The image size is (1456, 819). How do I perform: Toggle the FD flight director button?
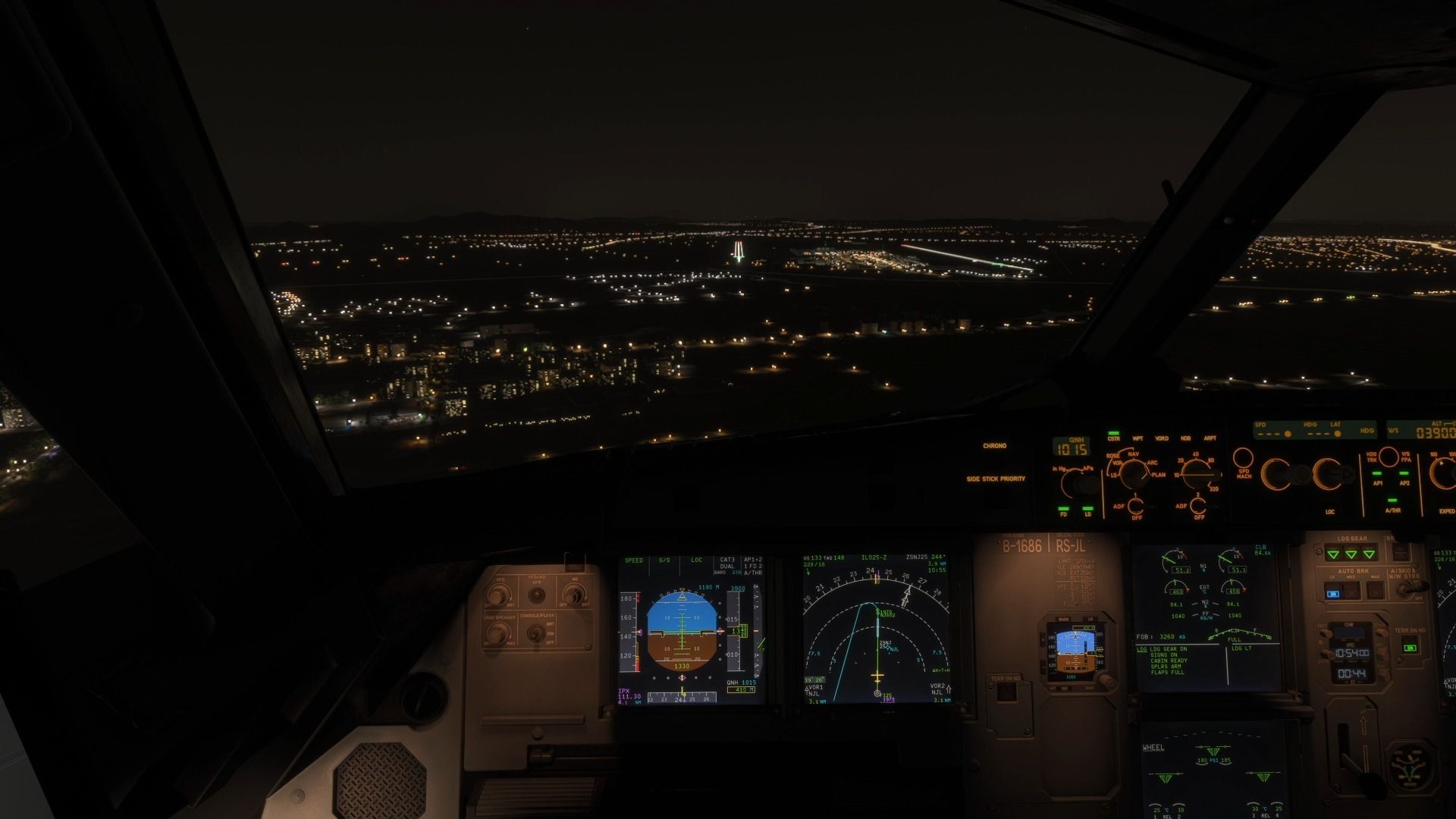coord(1064,510)
